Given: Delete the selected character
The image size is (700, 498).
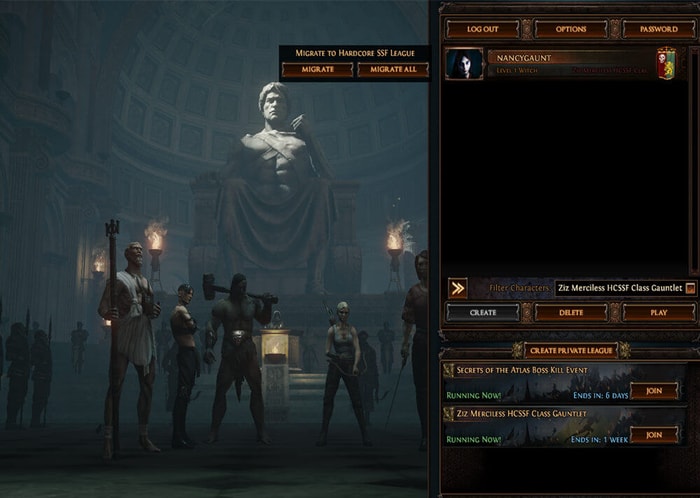Looking at the screenshot, I should [x=571, y=312].
